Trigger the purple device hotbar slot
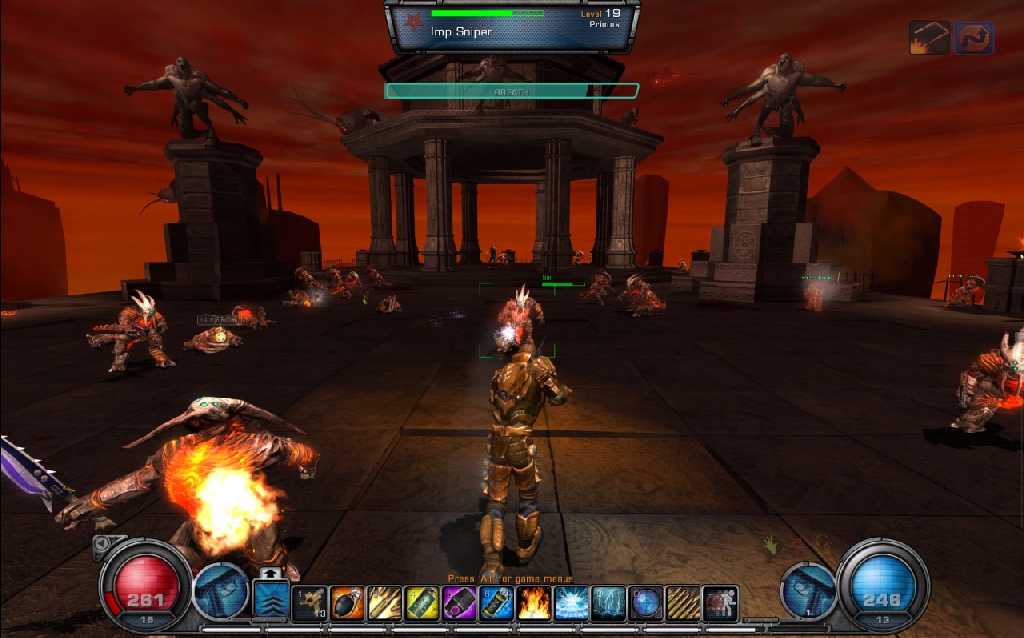 pos(459,603)
